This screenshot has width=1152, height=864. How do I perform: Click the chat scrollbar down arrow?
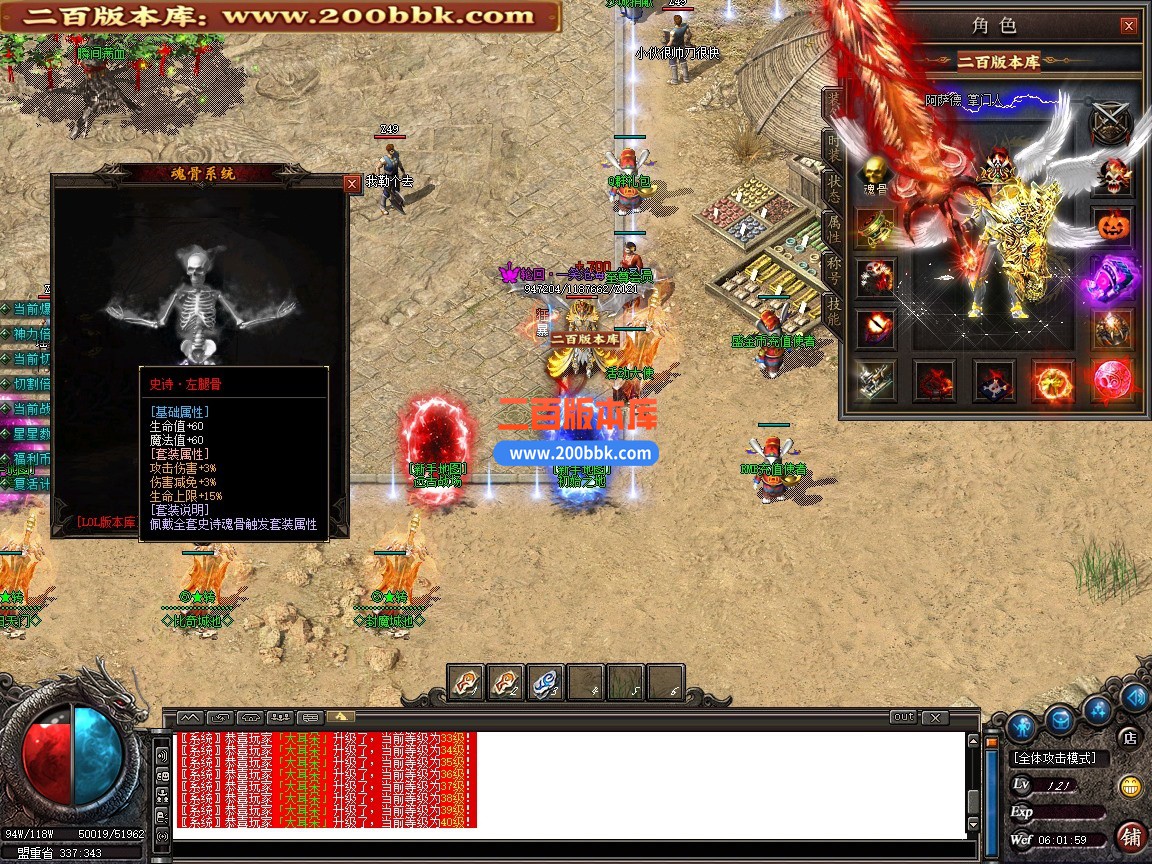click(974, 824)
